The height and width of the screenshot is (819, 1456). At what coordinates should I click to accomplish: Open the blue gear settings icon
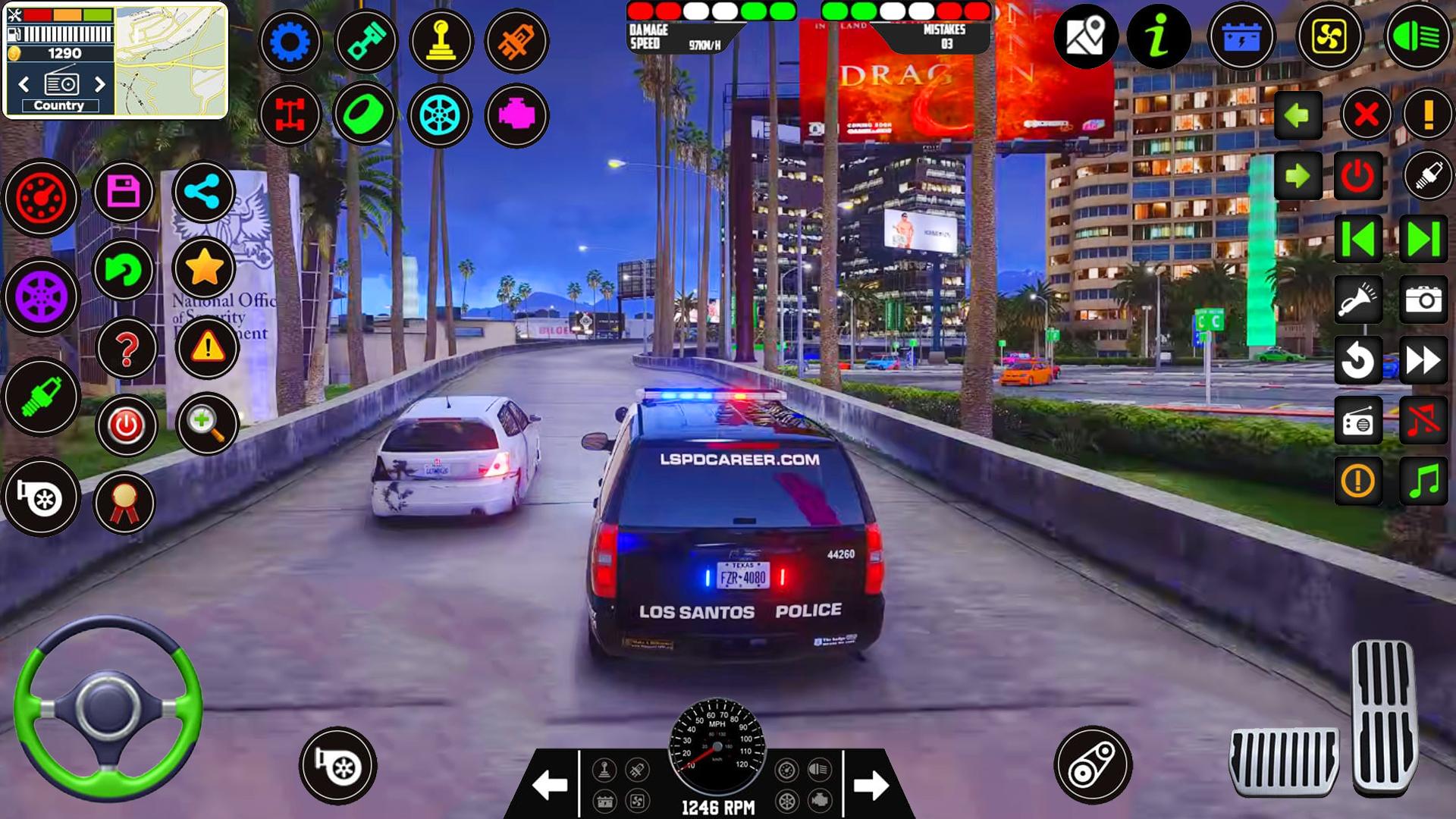(292, 42)
